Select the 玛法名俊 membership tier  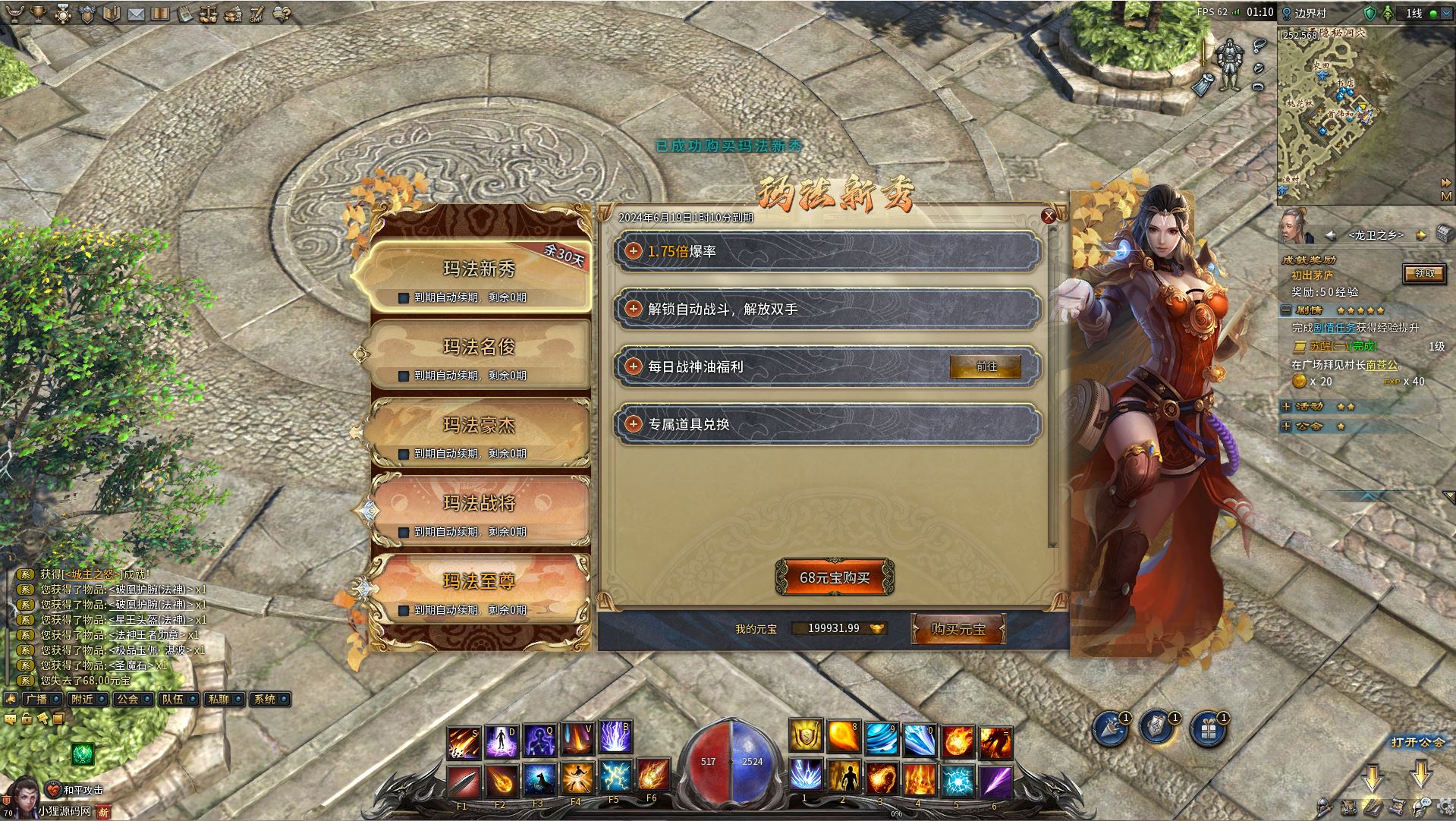[x=479, y=348]
